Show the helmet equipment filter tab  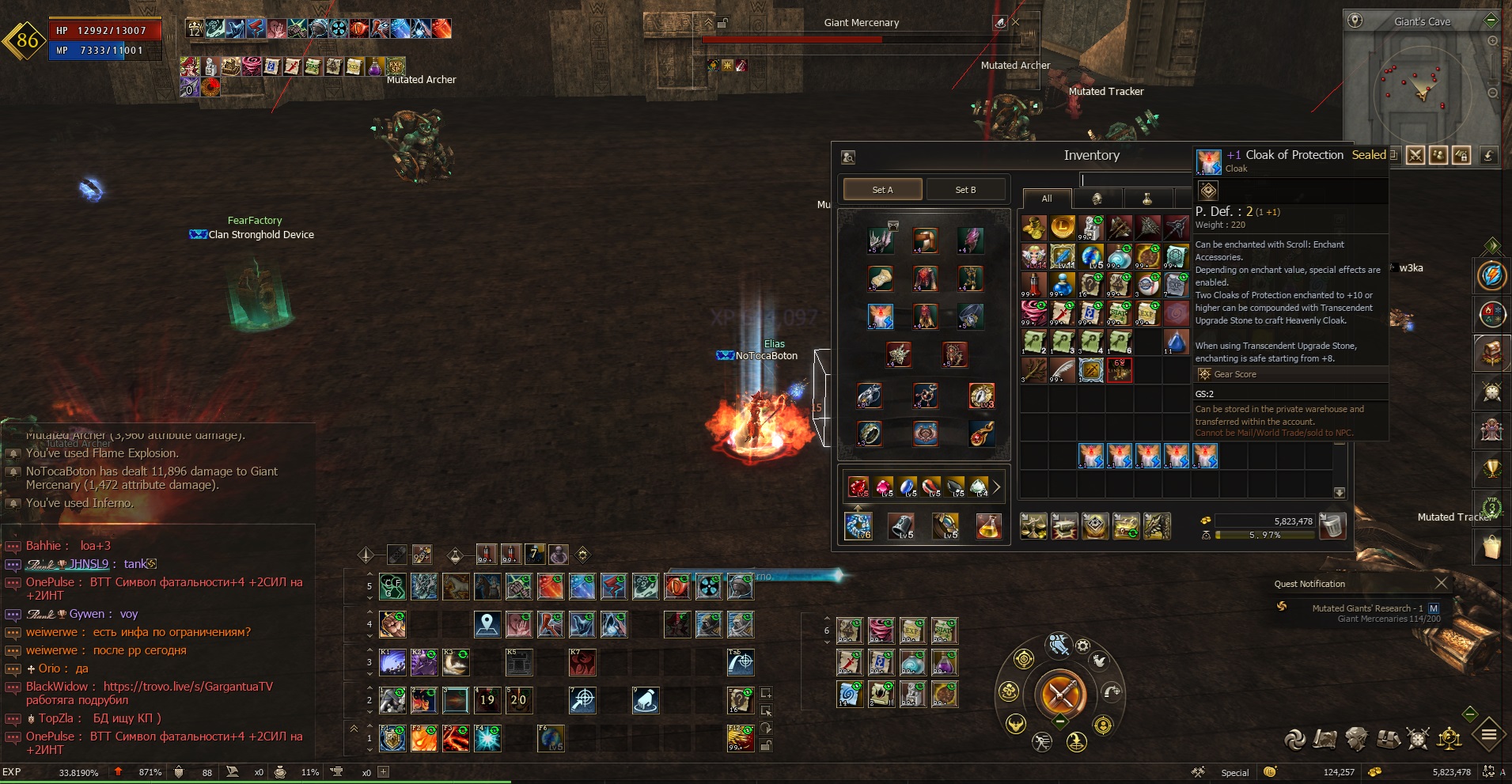1097,199
